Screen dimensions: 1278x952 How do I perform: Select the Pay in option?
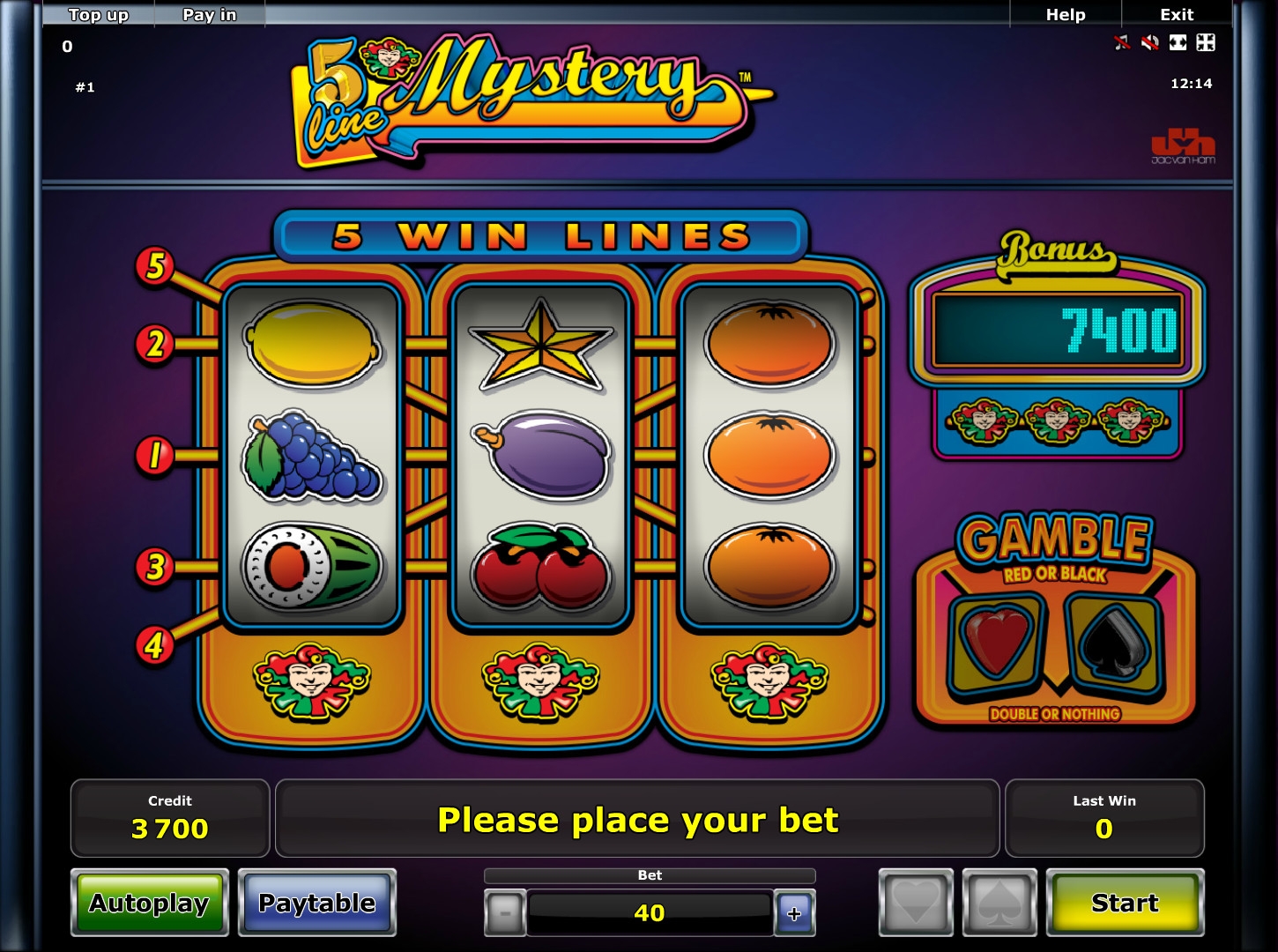tap(209, 14)
